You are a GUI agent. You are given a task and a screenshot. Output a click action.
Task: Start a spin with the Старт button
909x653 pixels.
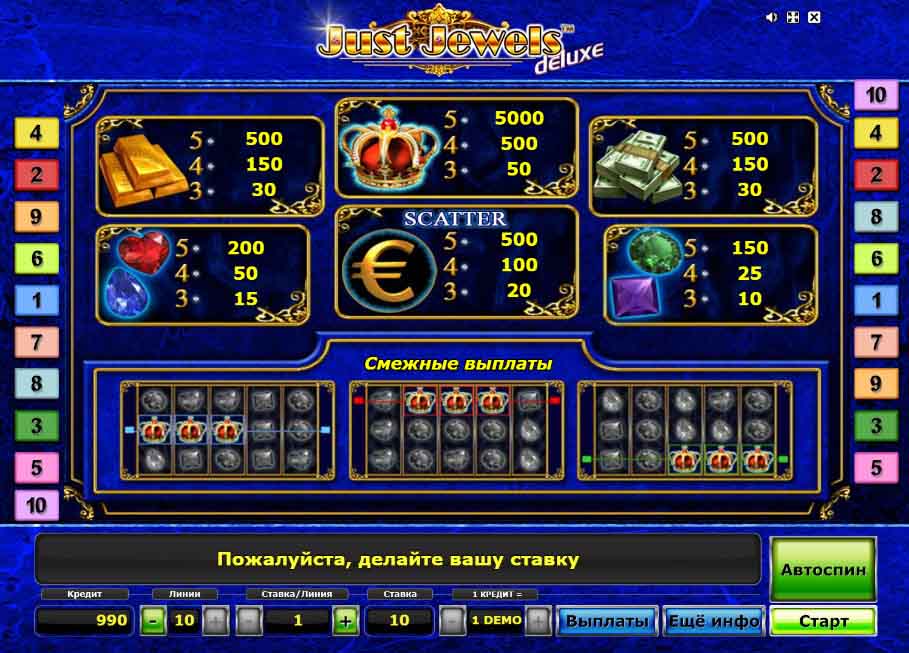click(x=823, y=621)
